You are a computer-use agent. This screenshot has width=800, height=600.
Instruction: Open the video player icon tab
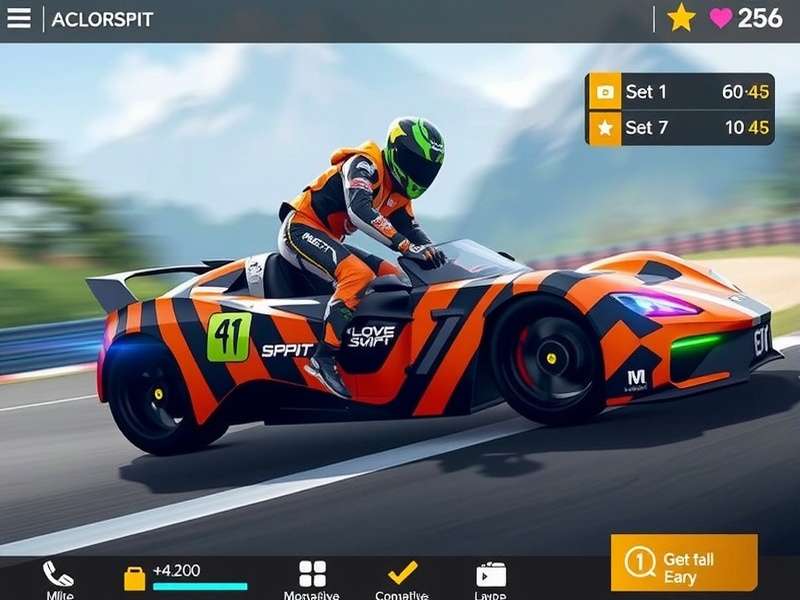tap(491, 574)
